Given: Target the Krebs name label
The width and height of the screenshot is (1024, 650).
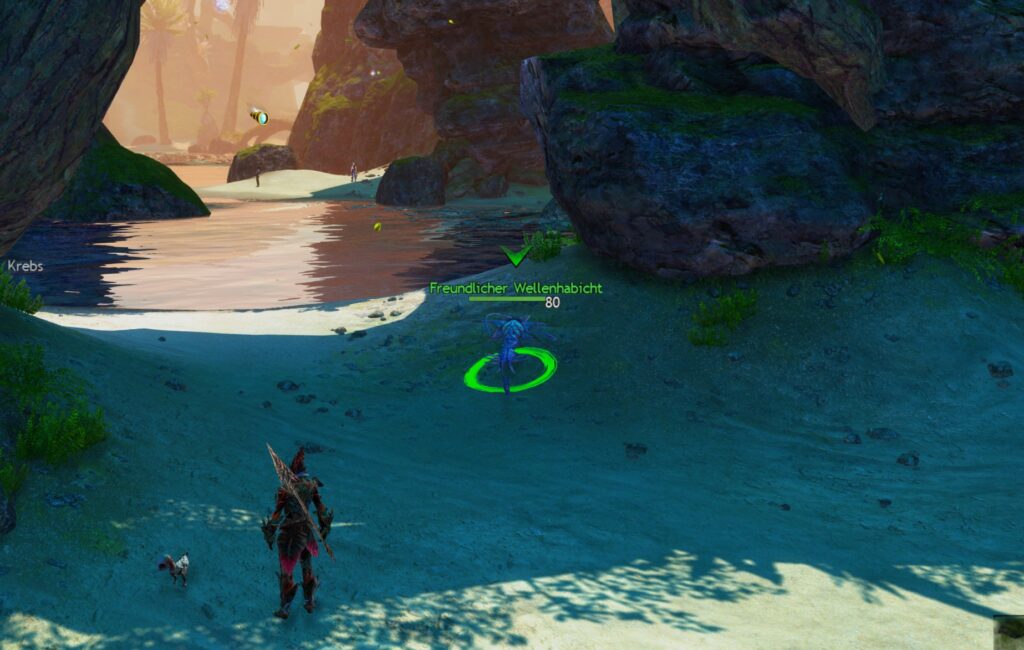Looking at the screenshot, I should point(24,267).
